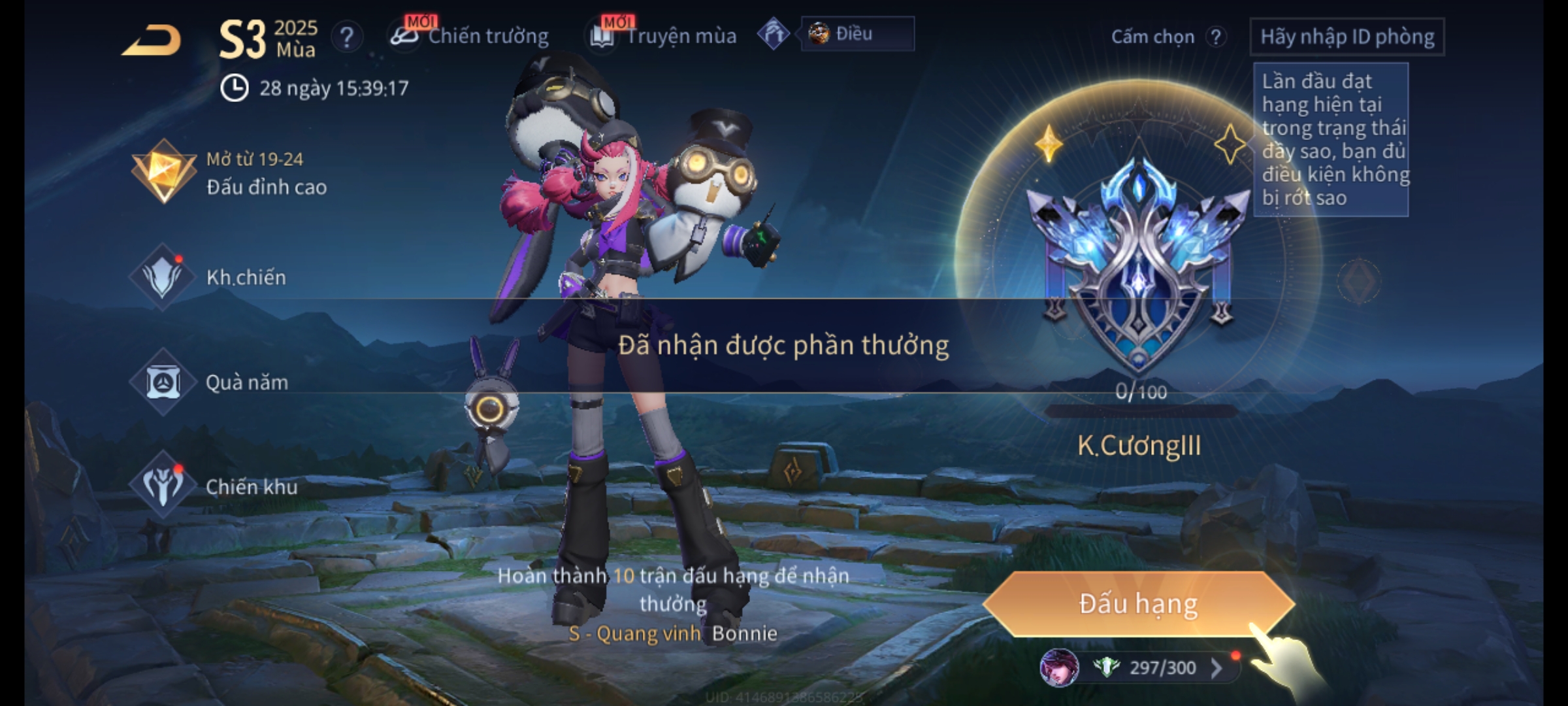Select the faded next rank diamond icon

(x=1359, y=281)
